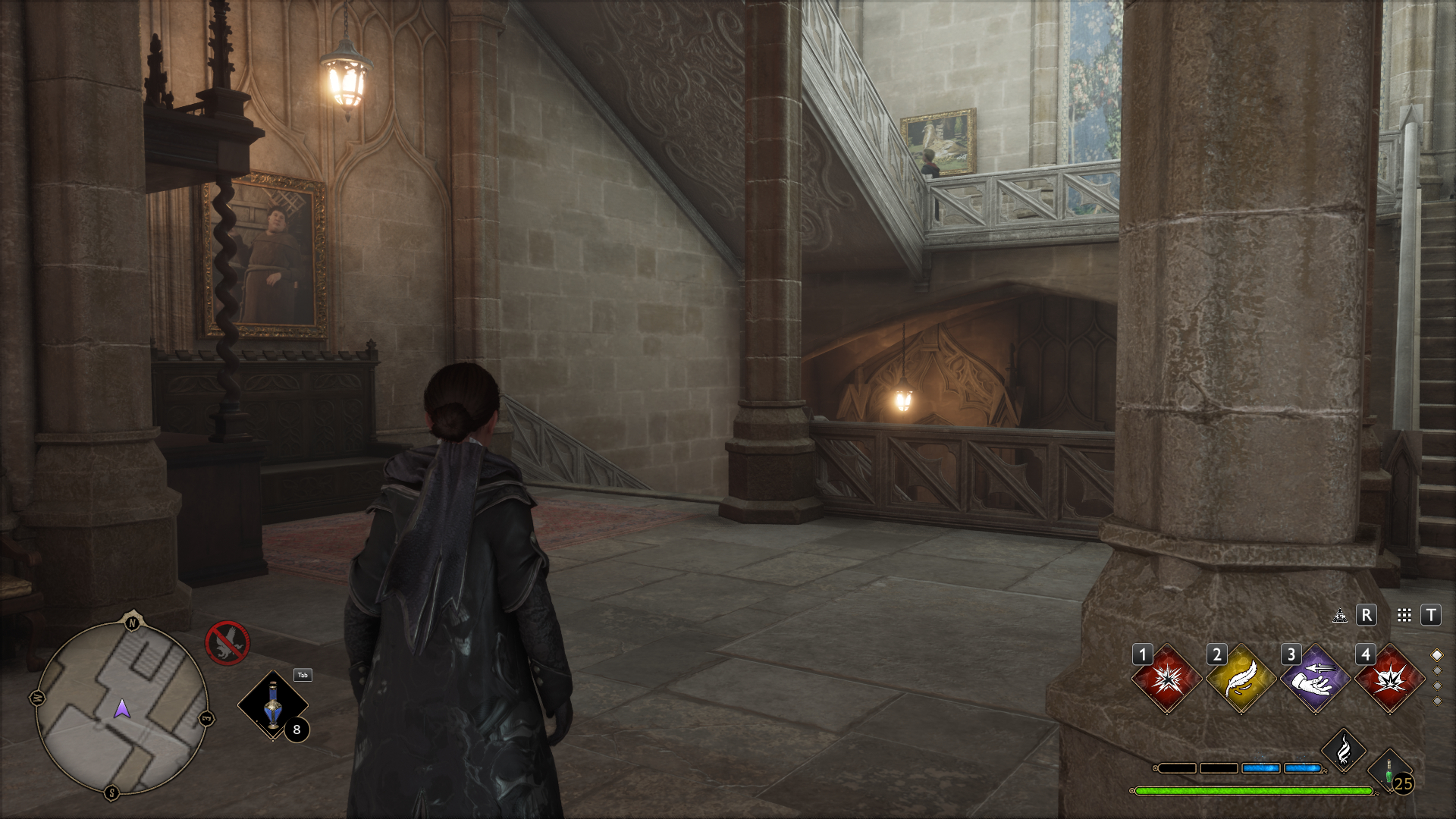Open the circular castle minimap
Screen dimensions: 1456x819
click(x=121, y=708)
